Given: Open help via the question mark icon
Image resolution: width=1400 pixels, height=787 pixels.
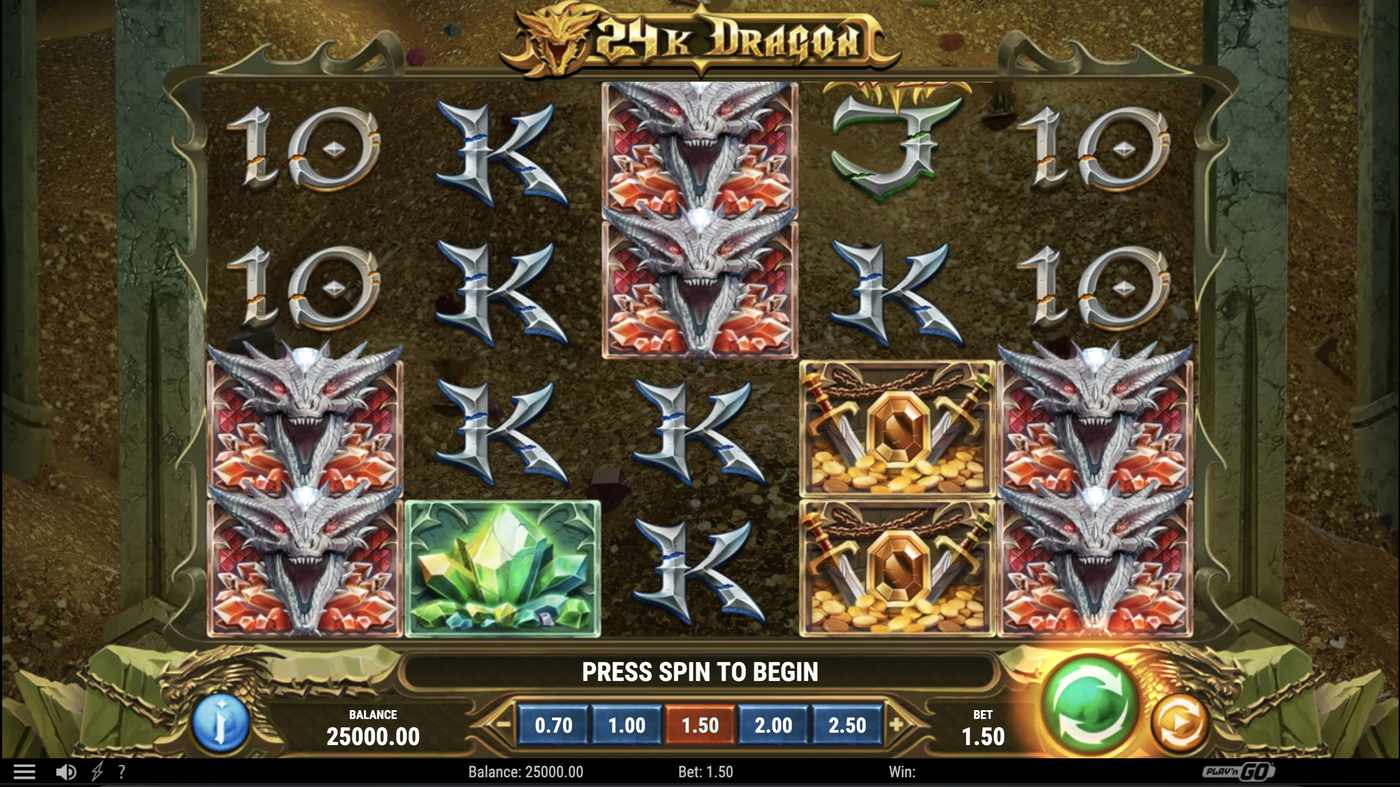Looking at the screenshot, I should coord(122,770).
